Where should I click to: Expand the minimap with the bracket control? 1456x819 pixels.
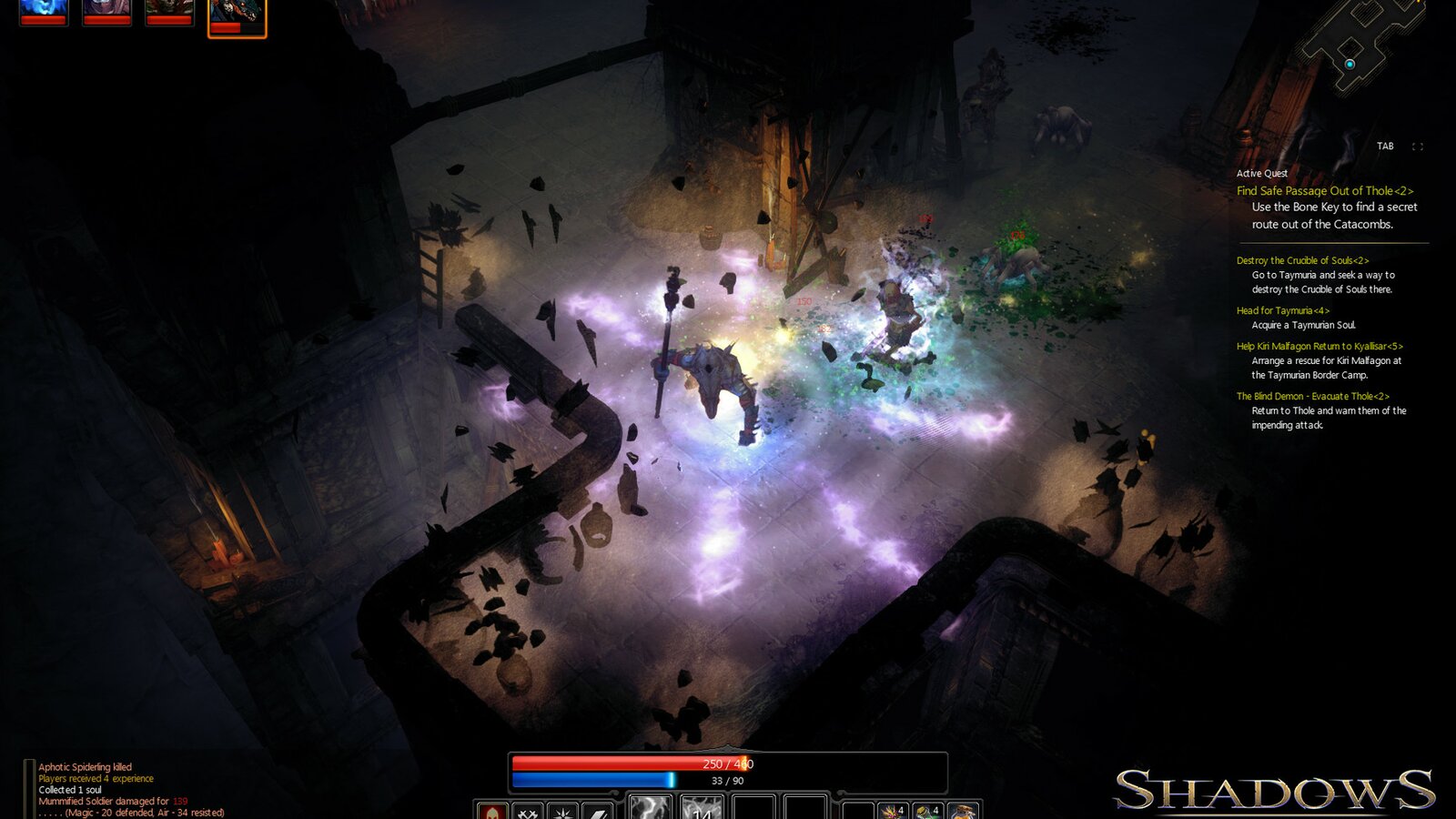pos(1419,144)
